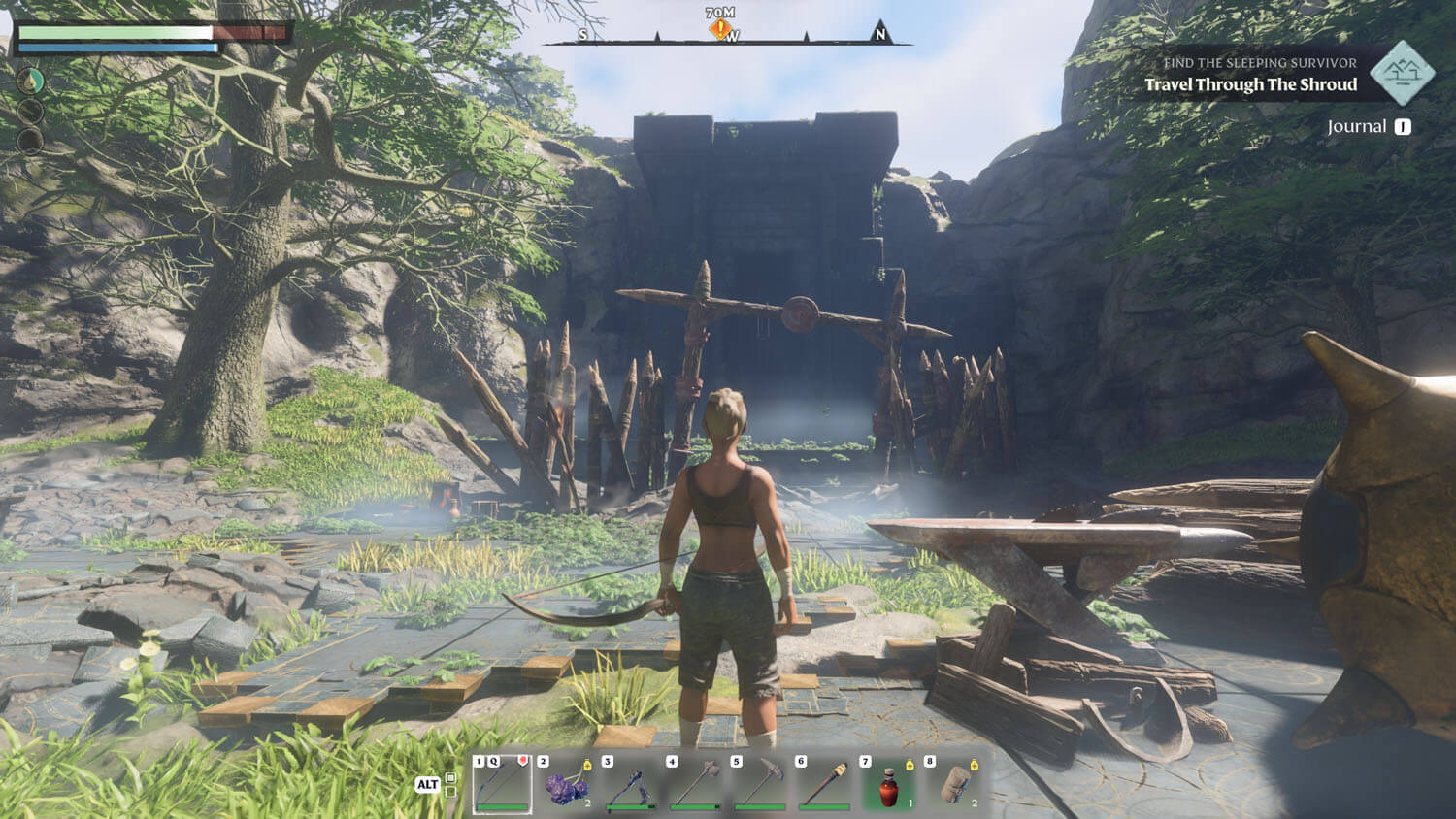
Task: Click the orange quest marker on compass
Action: tap(720, 29)
